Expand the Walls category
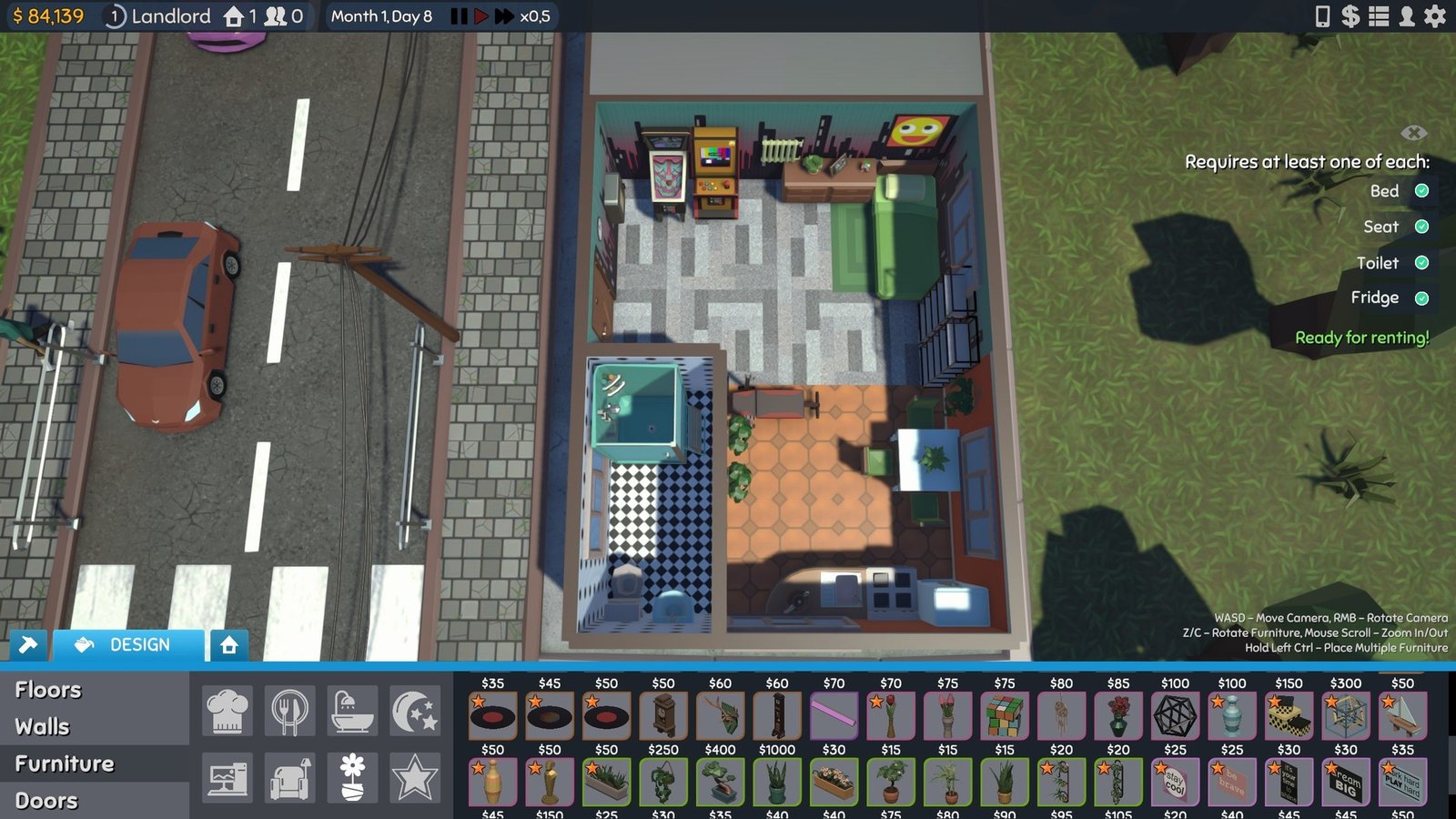 [44, 726]
